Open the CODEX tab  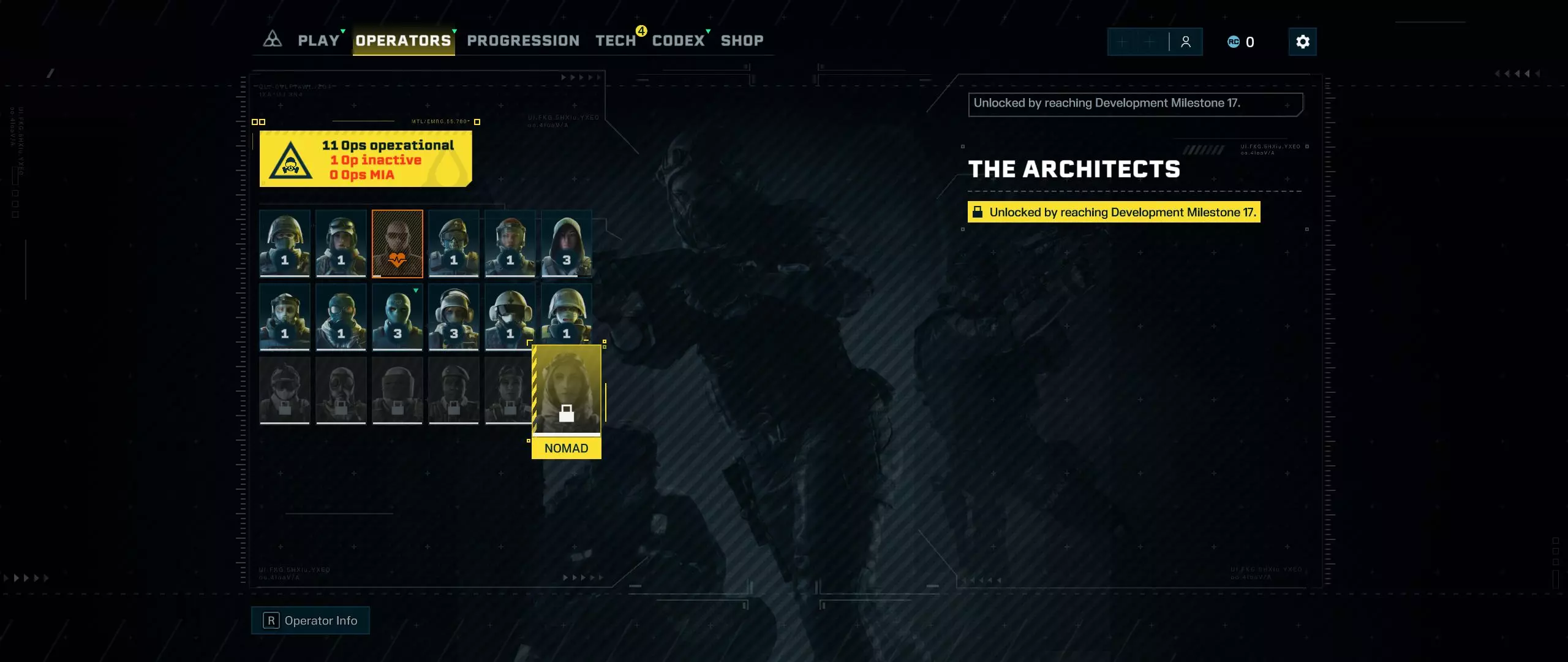pyautogui.click(x=678, y=41)
